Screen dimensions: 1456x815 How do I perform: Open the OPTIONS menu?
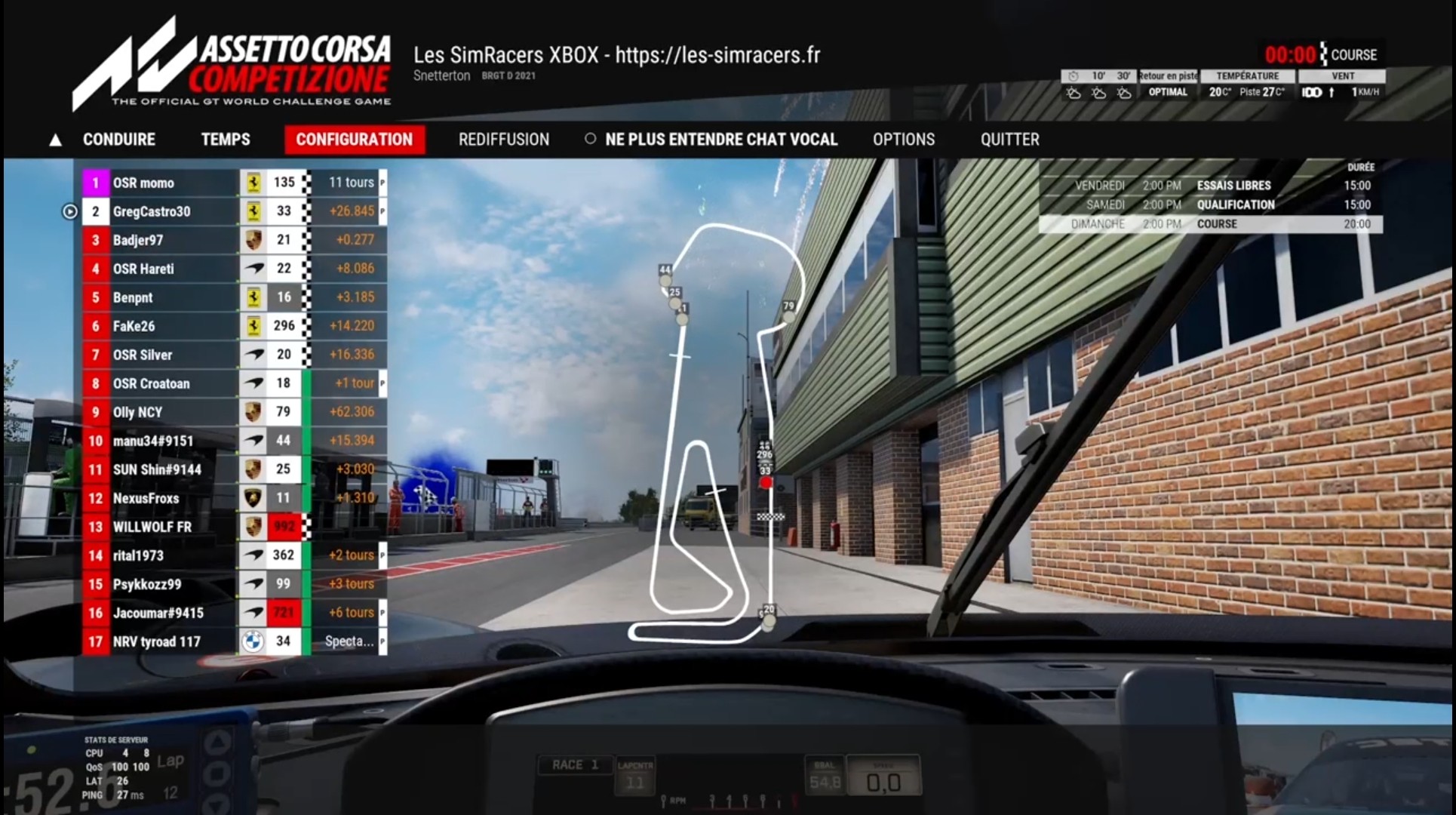click(x=903, y=140)
